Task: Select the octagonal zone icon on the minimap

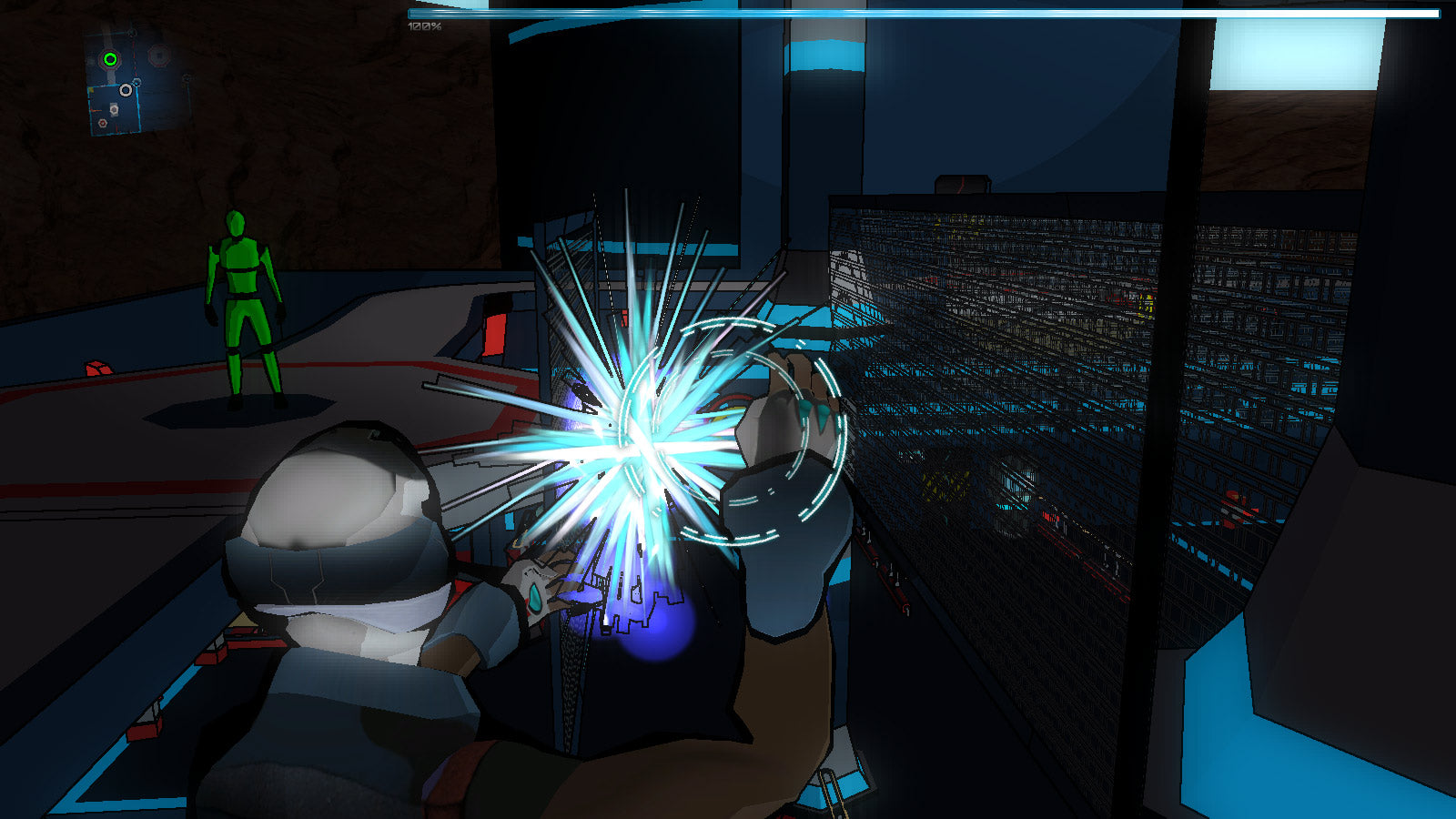Action: 159,55
